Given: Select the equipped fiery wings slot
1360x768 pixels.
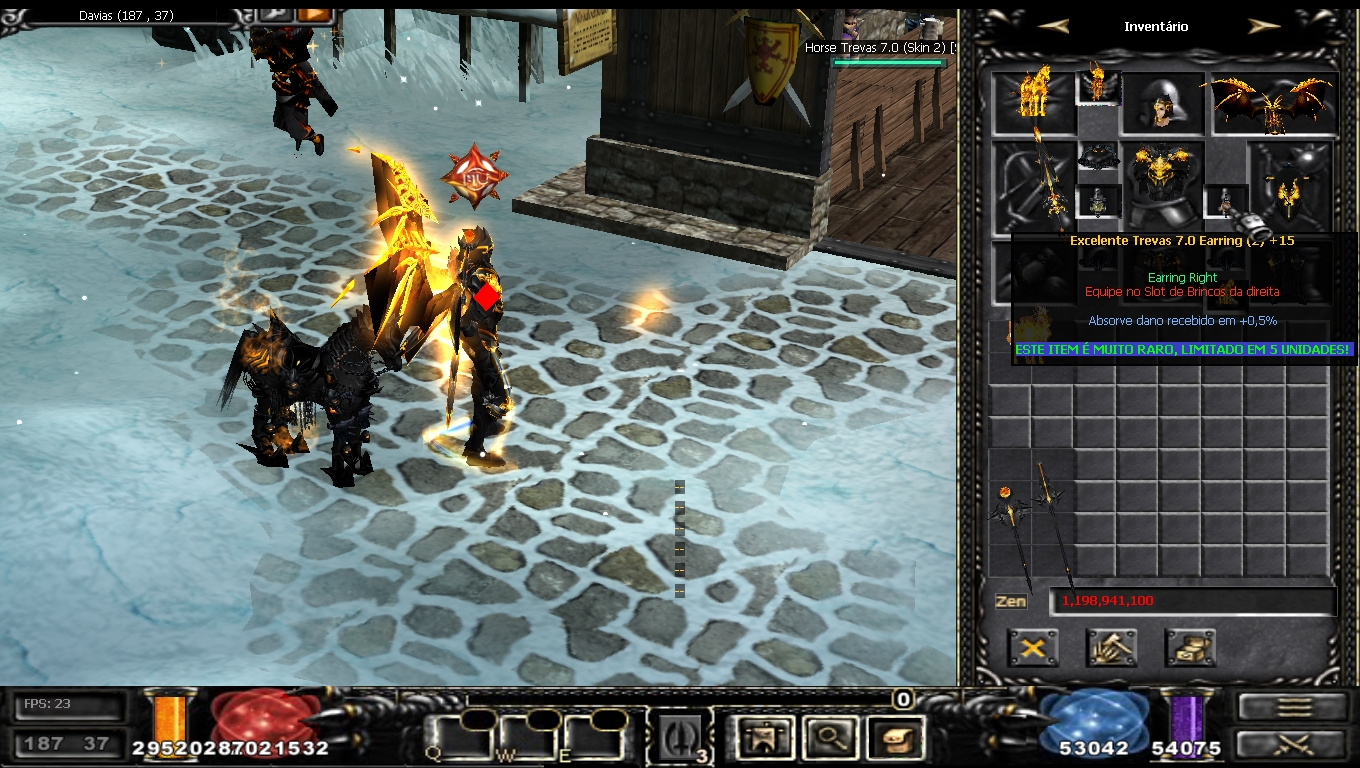Looking at the screenshot, I should [x=1274, y=102].
